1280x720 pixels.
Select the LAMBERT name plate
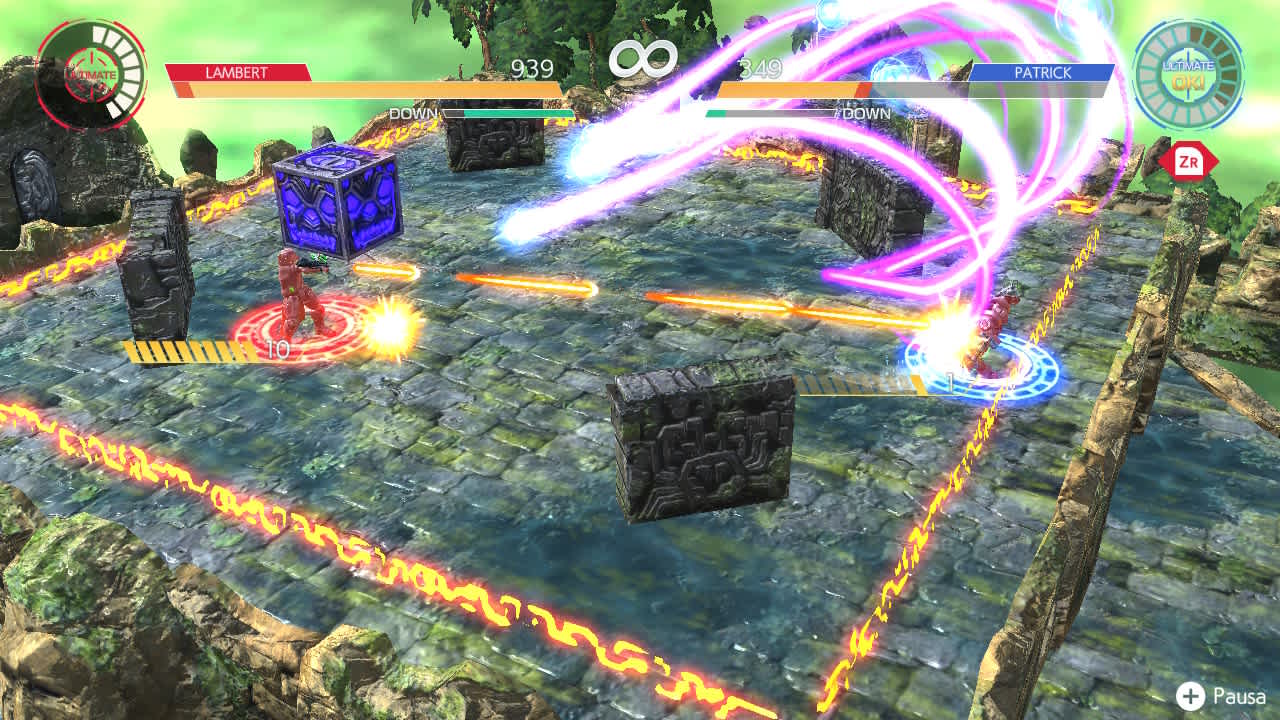(237, 71)
